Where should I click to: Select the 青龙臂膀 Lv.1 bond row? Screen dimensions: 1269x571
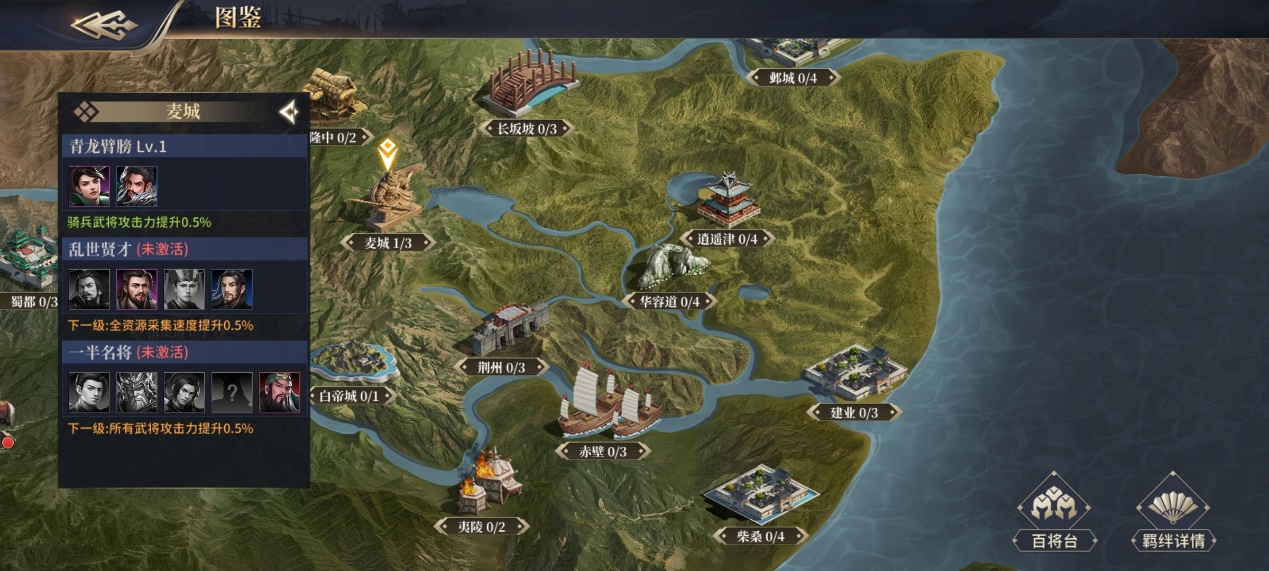point(184,146)
